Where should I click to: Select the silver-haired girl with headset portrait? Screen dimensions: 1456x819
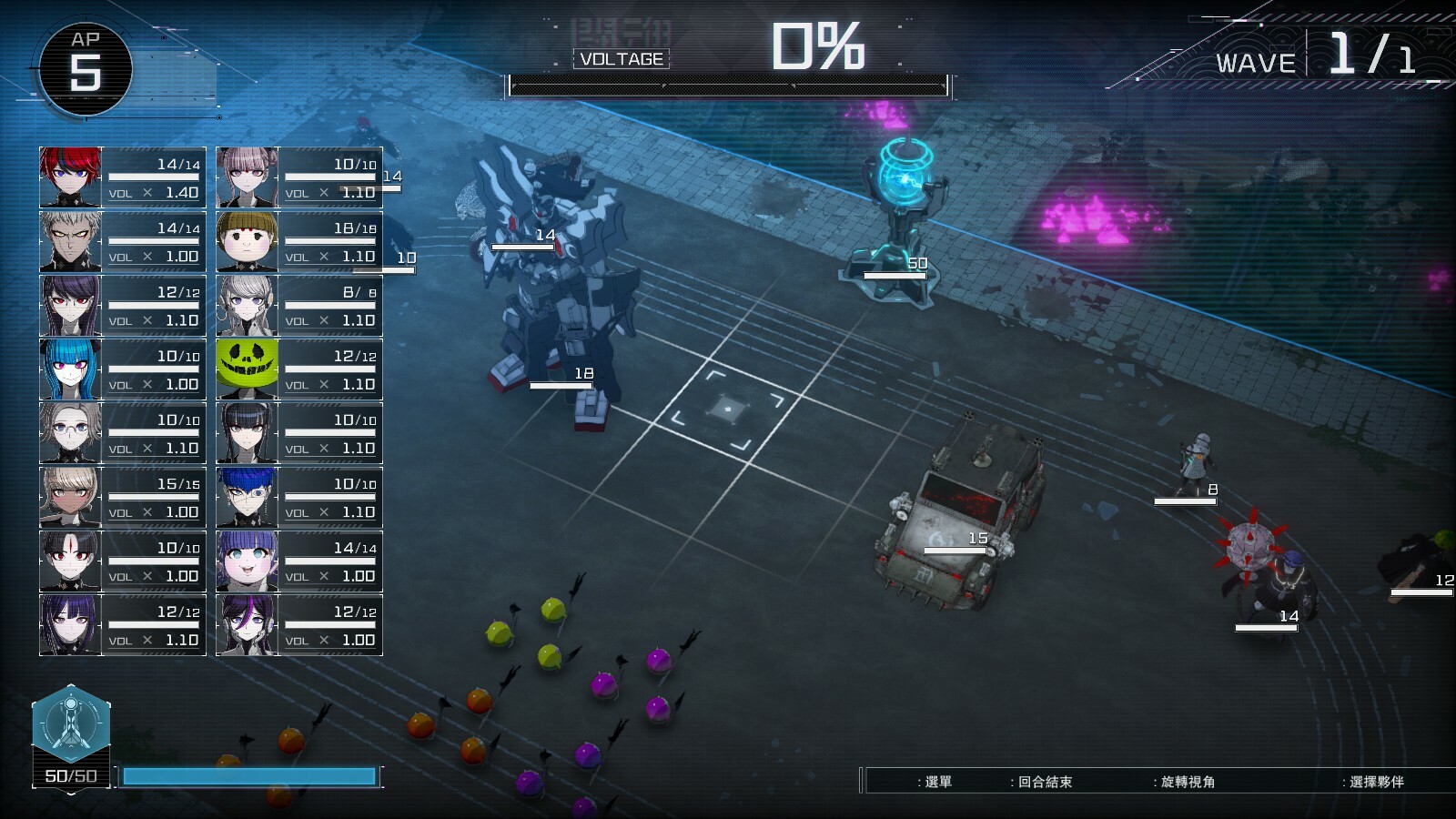pyautogui.click(x=248, y=305)
